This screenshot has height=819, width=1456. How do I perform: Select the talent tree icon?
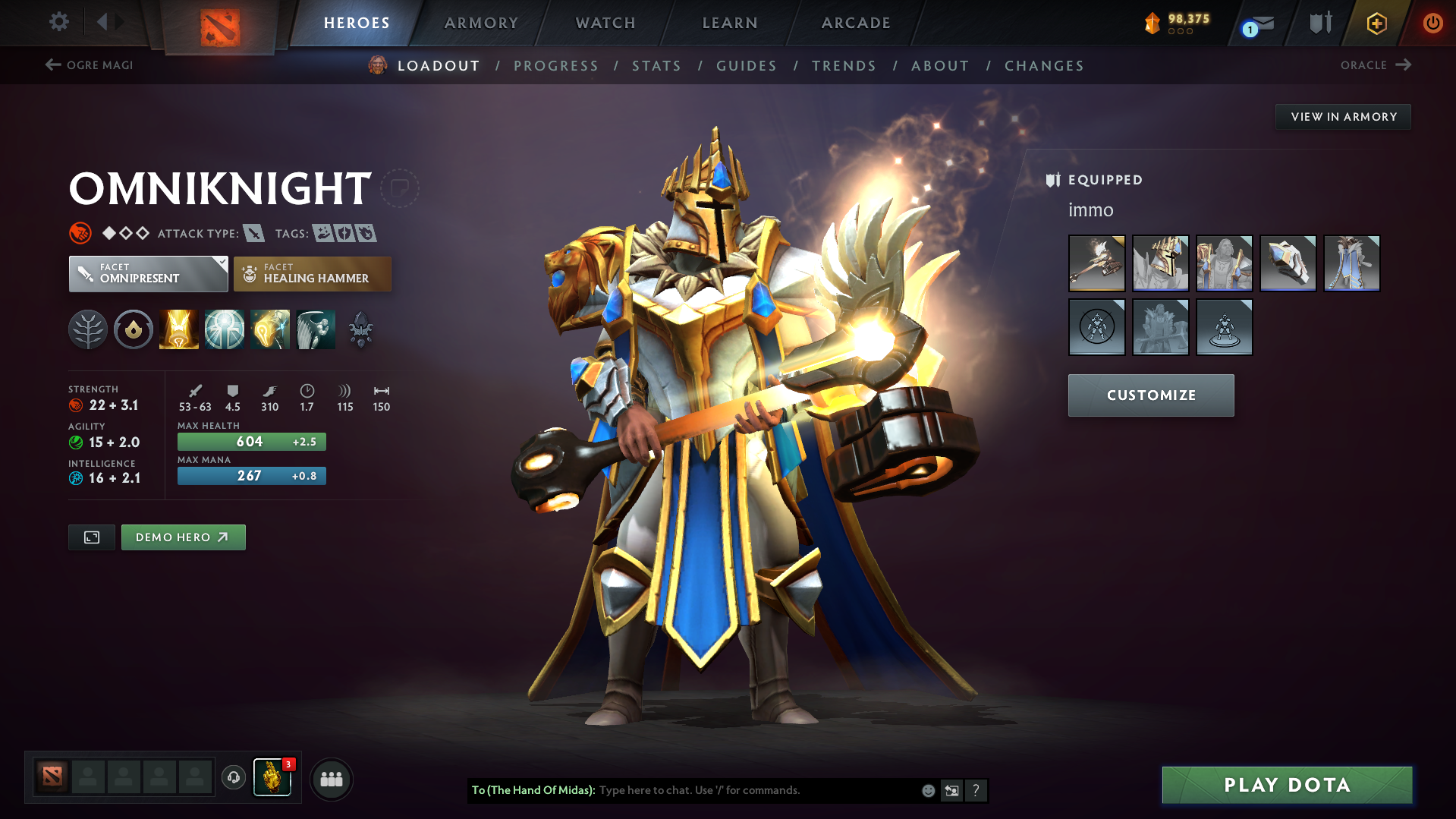87,329
